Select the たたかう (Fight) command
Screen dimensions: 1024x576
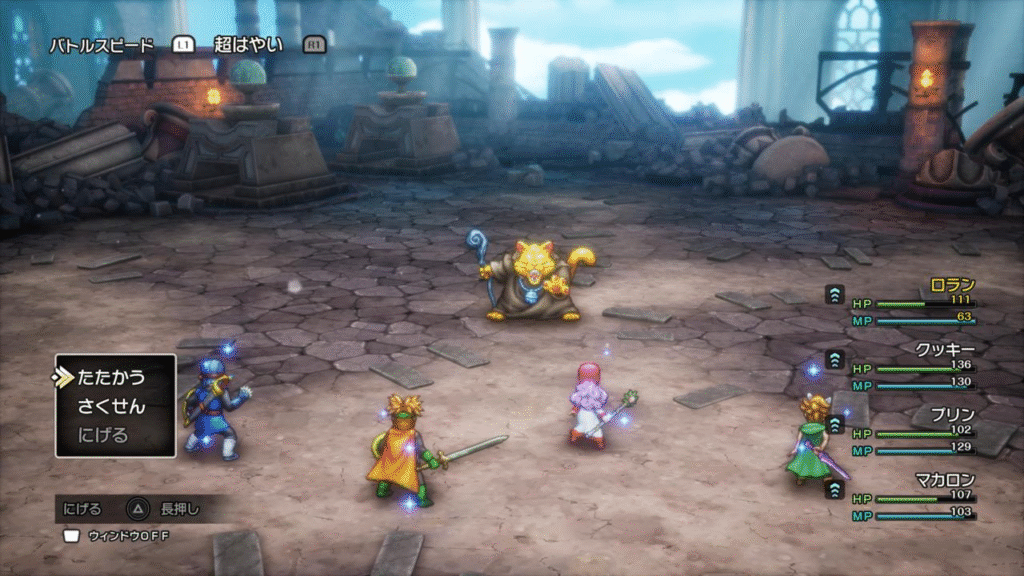111,378
